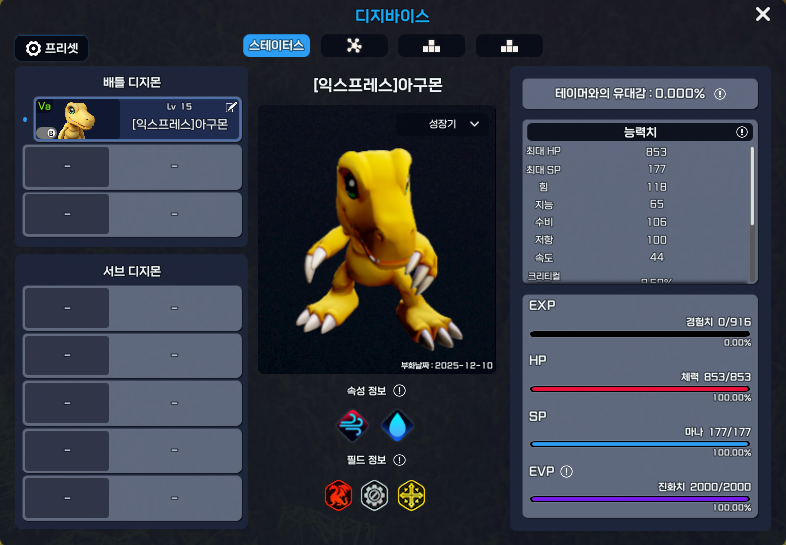Image resolution: width=786 pixels, height=545 pixels.
Task: Switch to the 스테이터스 tab
Action: [276, 45]
